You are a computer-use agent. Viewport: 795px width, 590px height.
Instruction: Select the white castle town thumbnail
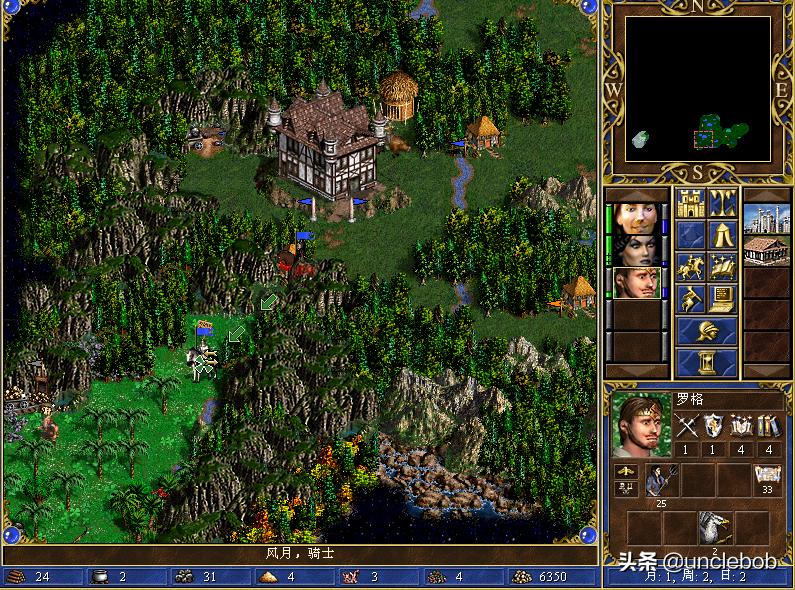point(766,218)
